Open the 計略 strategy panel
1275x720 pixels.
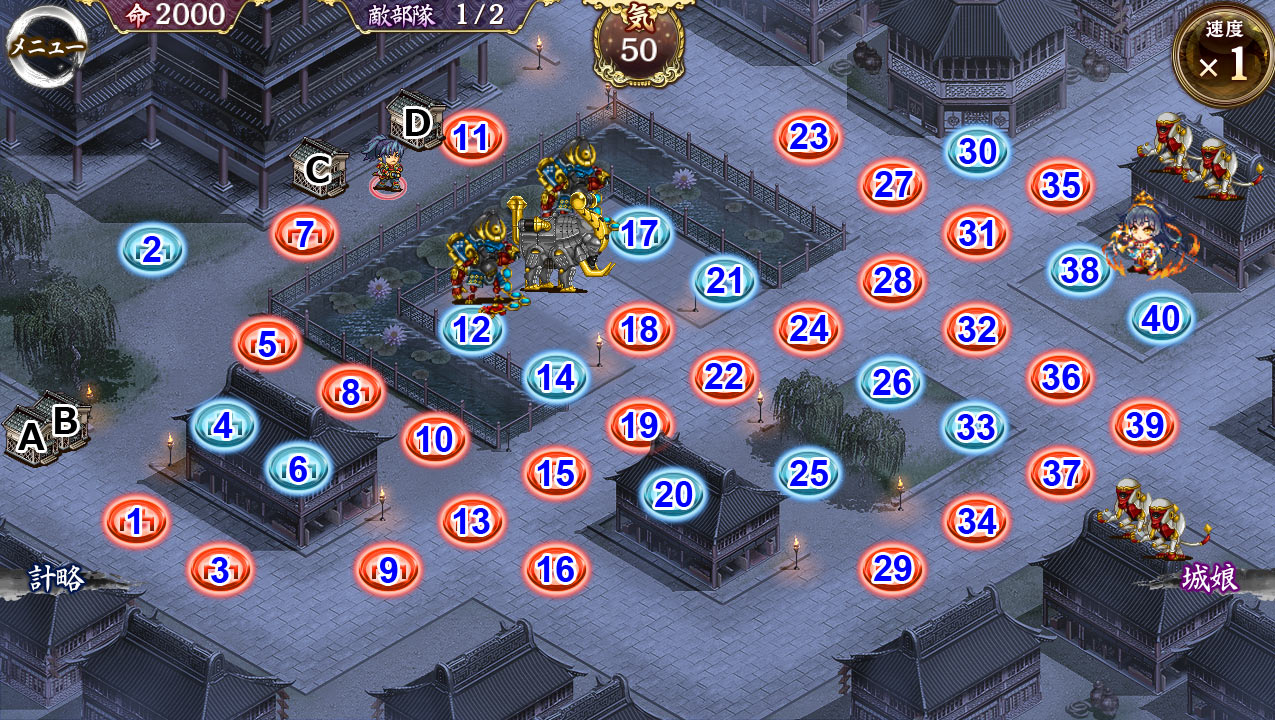(58, 578)
